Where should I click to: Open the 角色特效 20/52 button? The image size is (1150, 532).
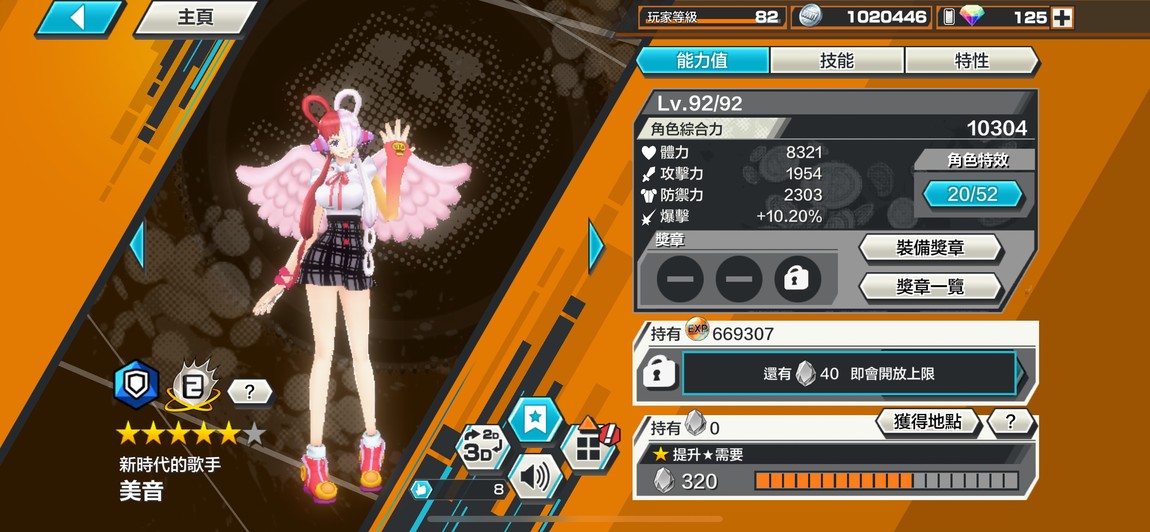[x=972, y=194]
